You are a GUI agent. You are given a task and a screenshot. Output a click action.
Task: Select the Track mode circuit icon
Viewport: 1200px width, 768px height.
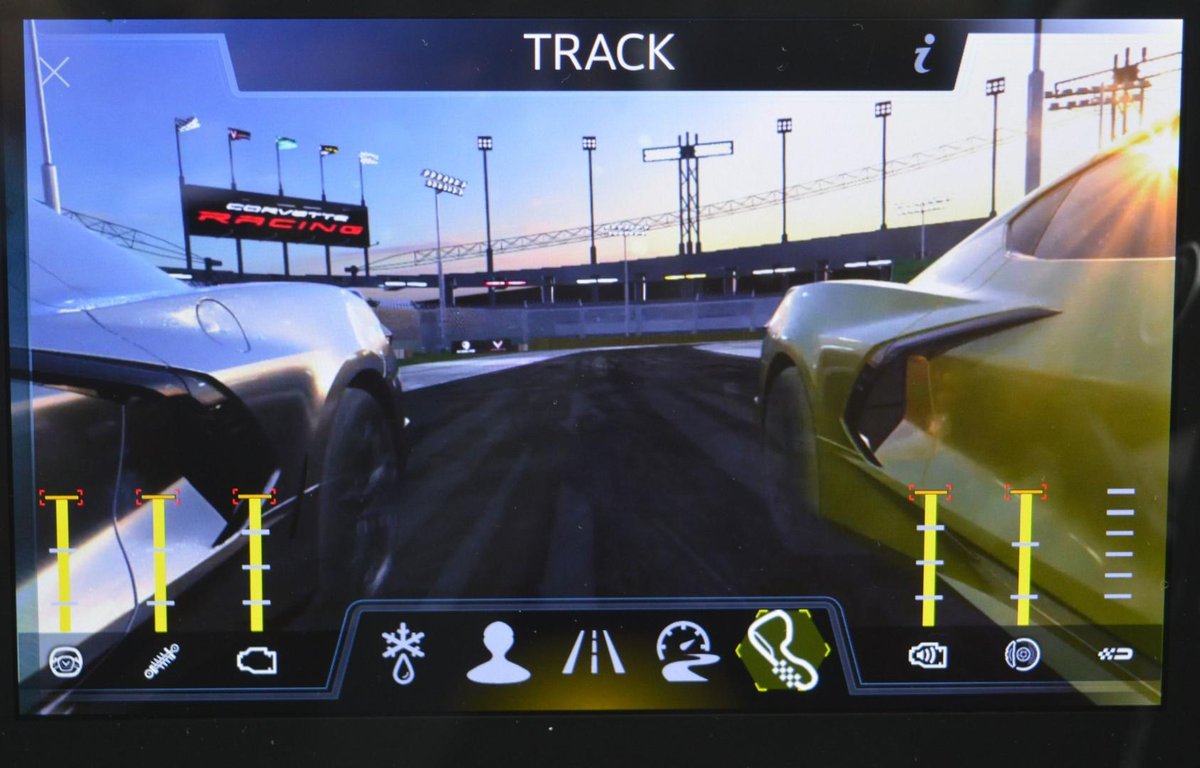pos(783,651)
